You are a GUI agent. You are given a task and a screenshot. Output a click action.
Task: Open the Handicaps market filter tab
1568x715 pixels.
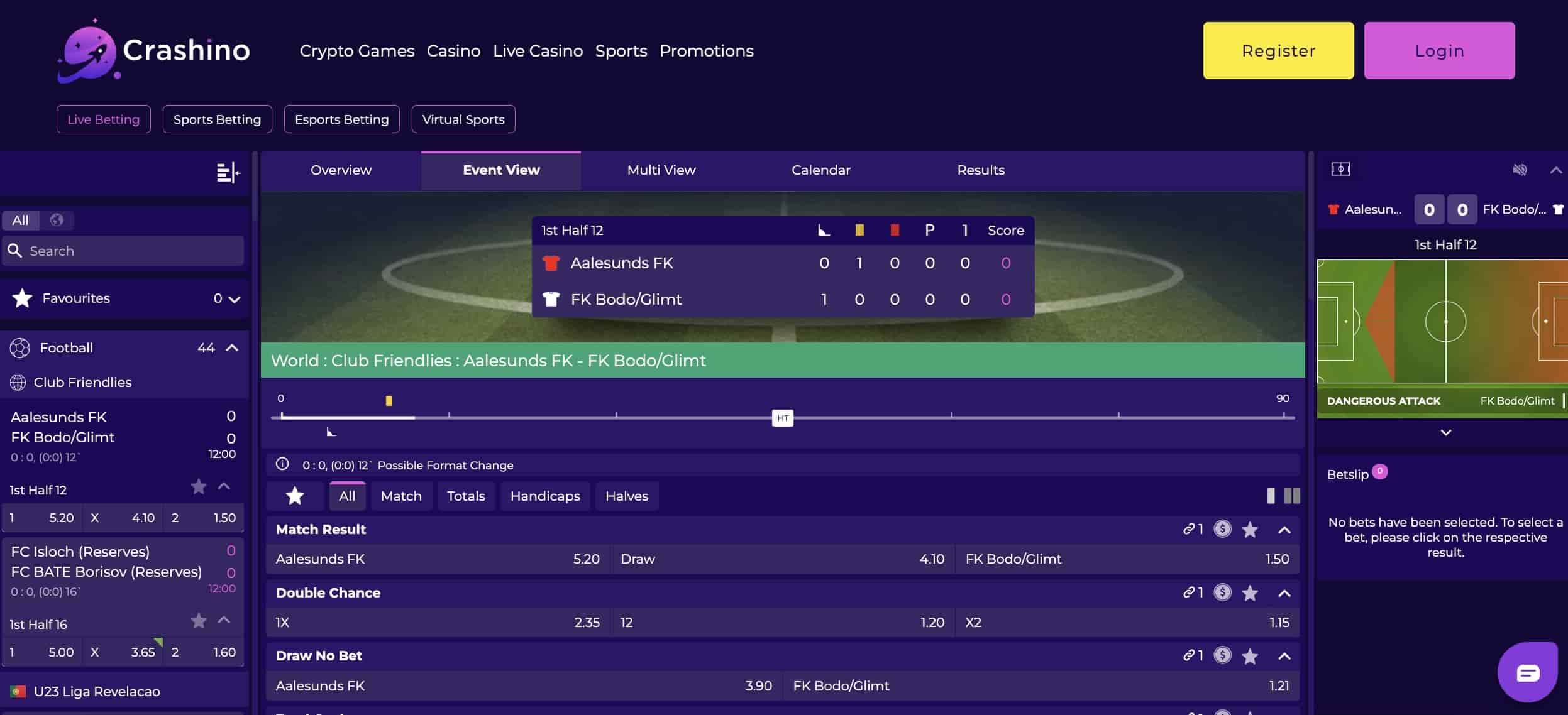click(x=544, y=496)
